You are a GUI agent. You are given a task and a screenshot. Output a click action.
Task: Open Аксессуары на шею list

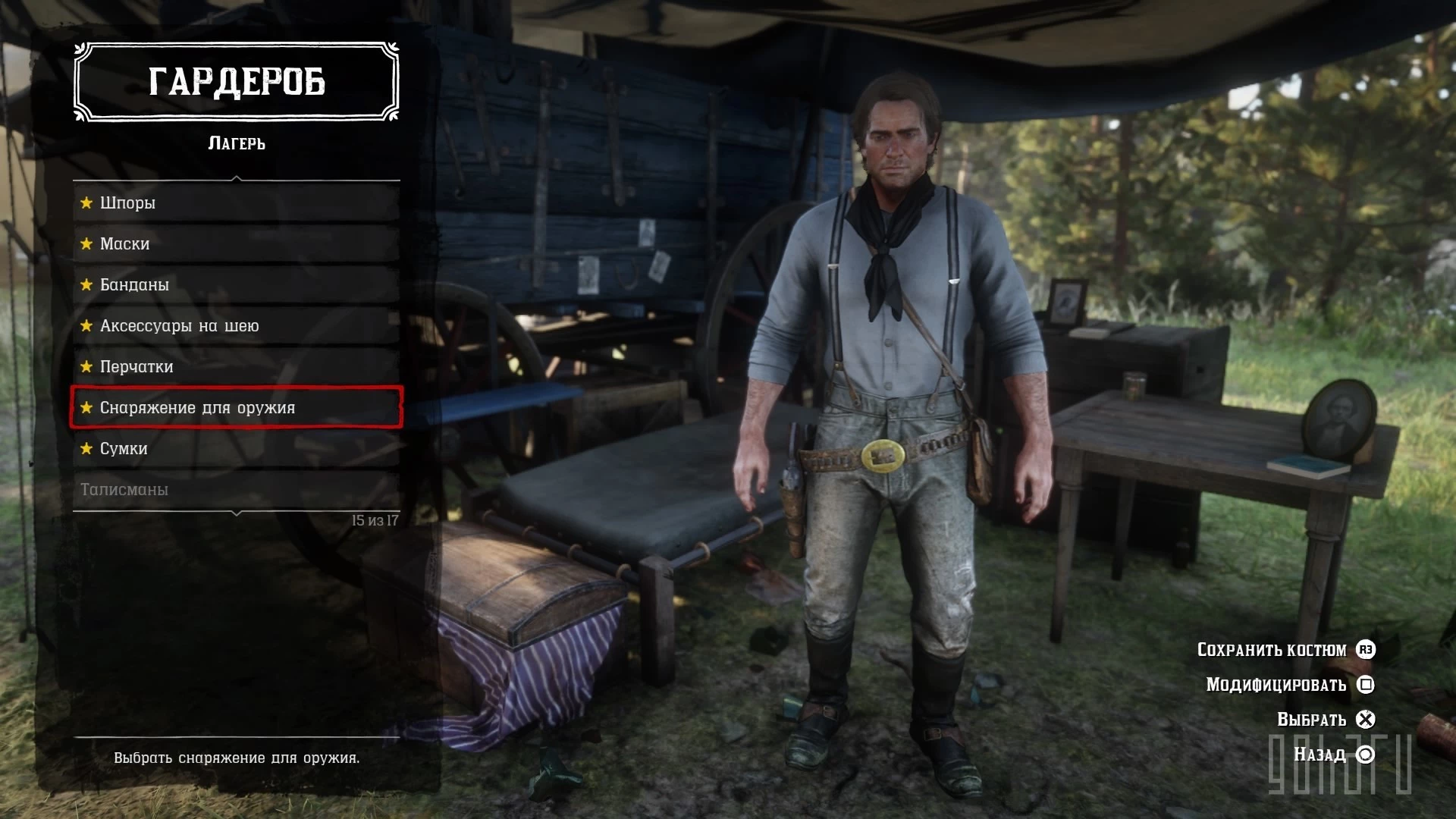click(x=236, y=325)
